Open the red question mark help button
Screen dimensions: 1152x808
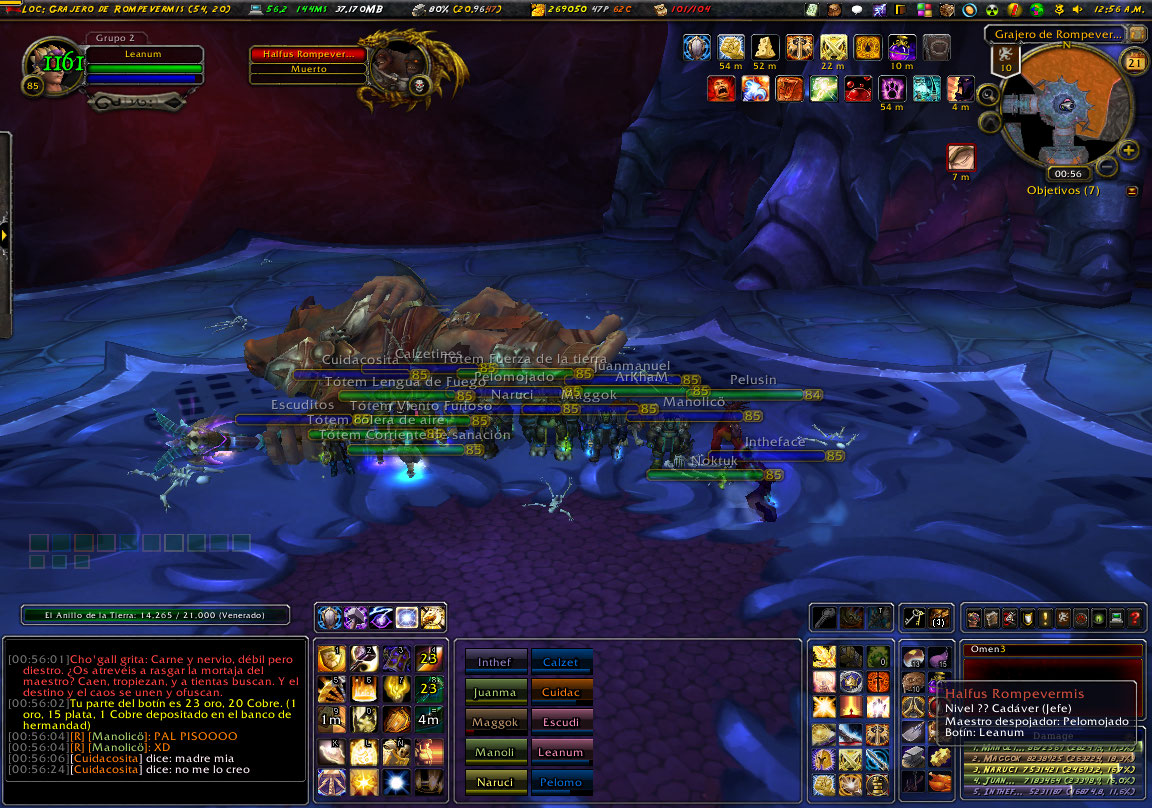pyautogui.click(x=1134, y=618)
